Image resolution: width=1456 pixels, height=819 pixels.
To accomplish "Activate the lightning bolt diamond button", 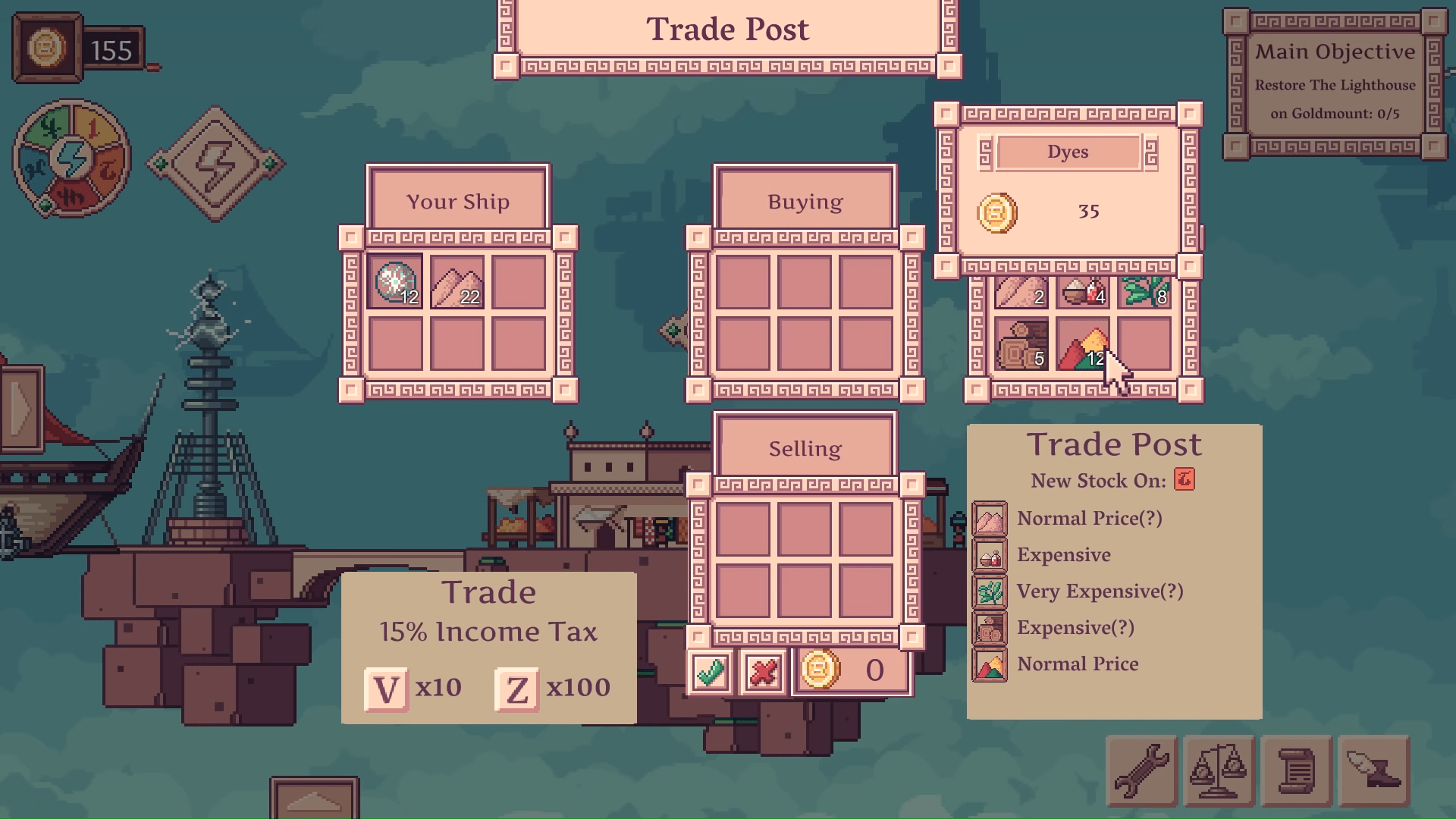I will coord(216,164).
